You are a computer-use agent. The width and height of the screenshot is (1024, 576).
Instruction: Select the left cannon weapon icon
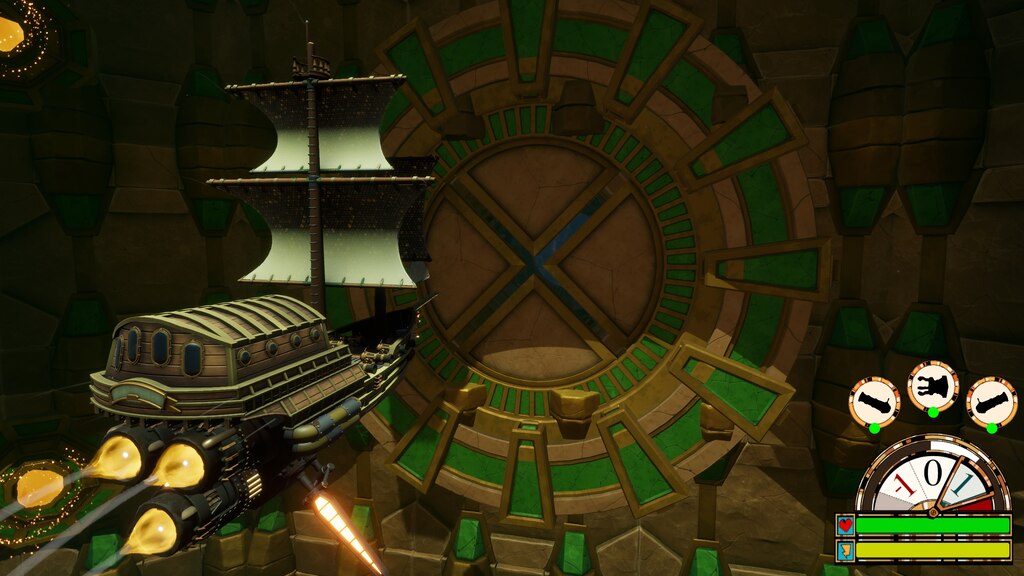[x=874, y=400]
